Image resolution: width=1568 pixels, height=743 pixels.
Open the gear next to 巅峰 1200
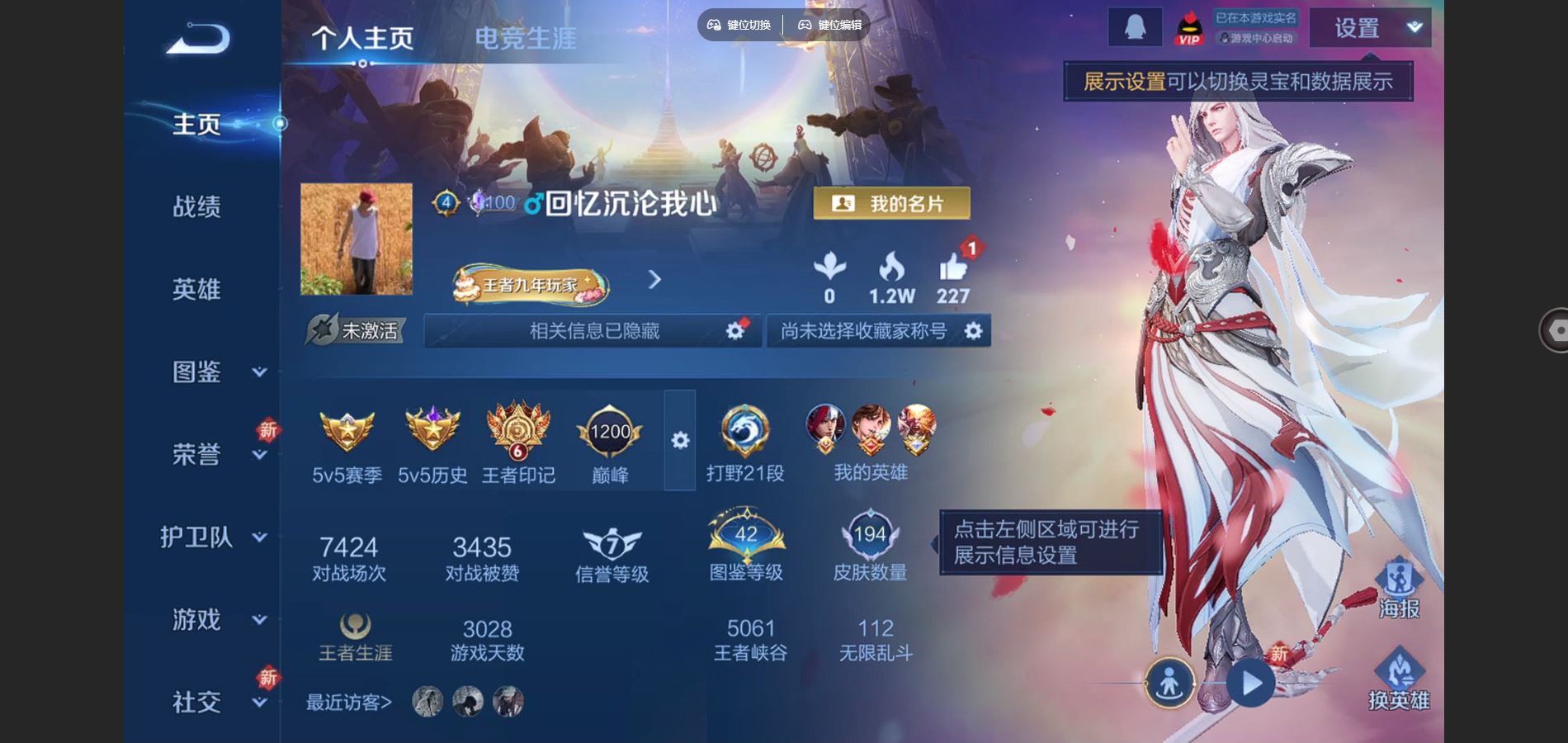click(x=678, y=442)
